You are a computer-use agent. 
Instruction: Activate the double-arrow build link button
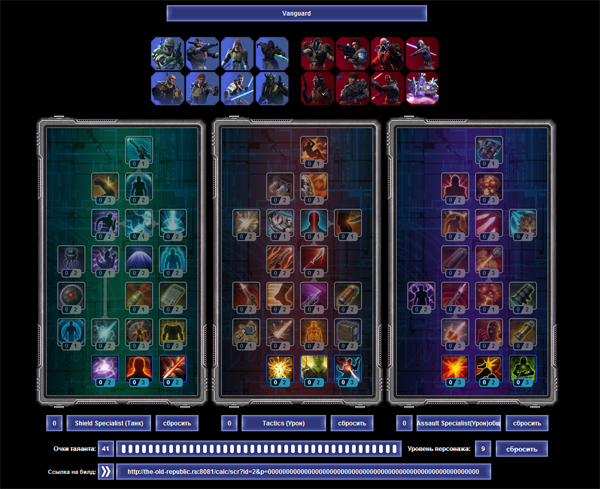pos(103,471)
